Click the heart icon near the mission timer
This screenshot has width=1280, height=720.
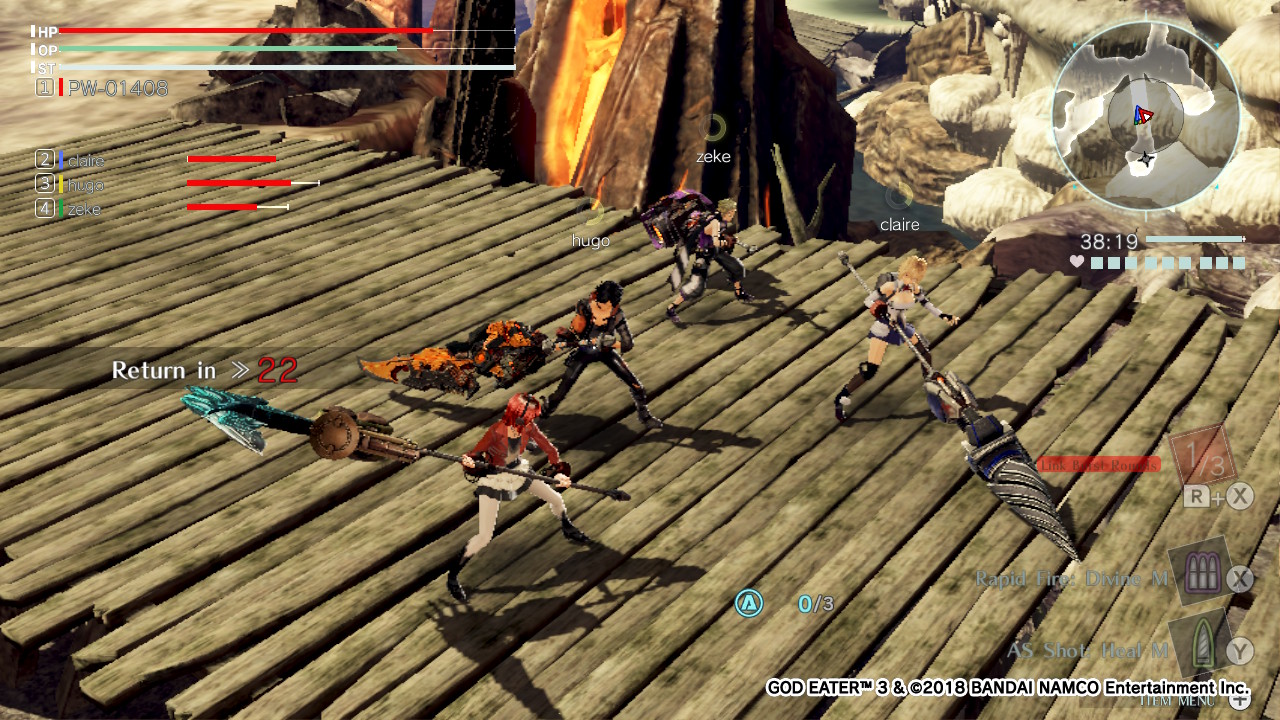tap(1077, 263)
